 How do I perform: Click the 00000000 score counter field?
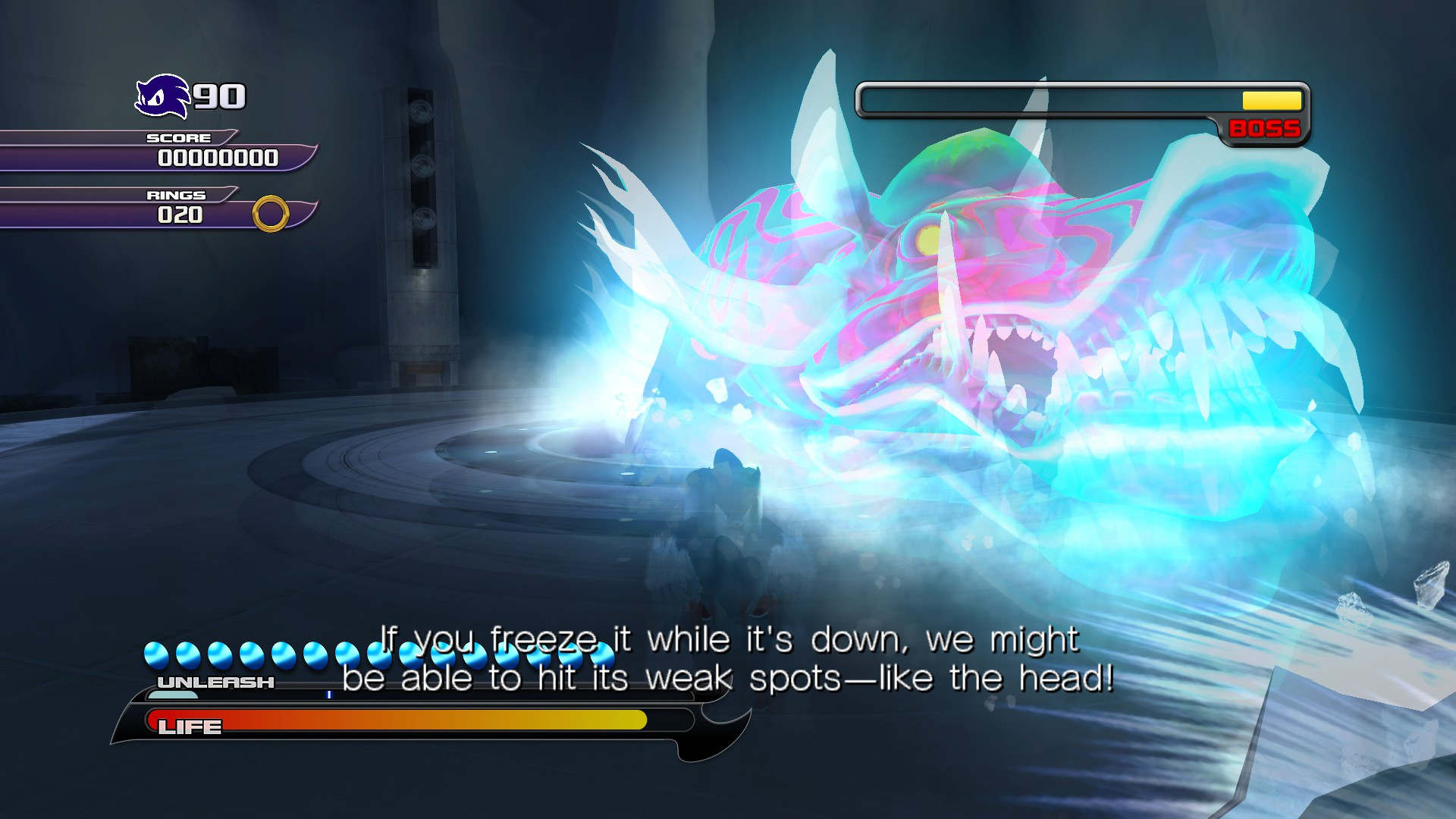[218, 159]
